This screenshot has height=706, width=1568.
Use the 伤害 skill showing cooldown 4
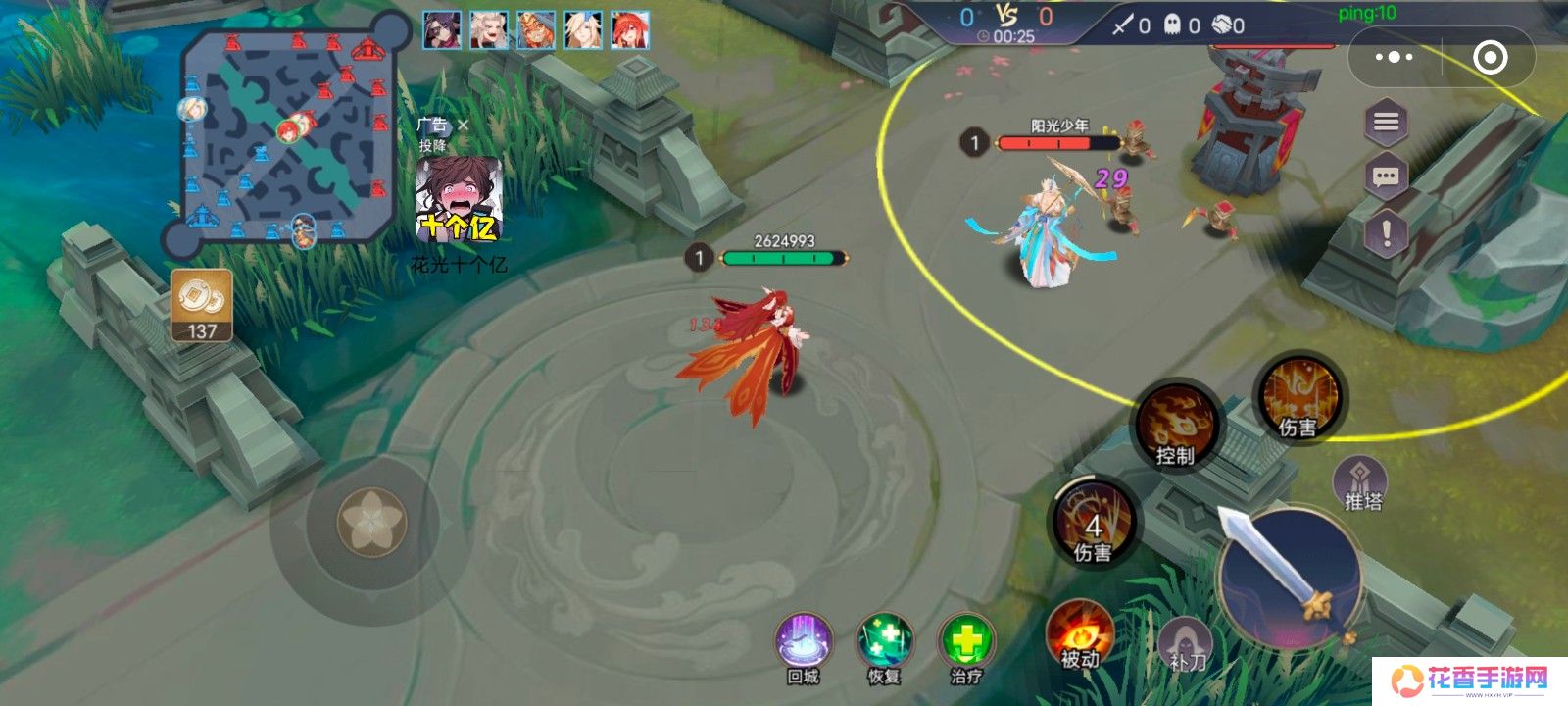[x=1094, y=523]
